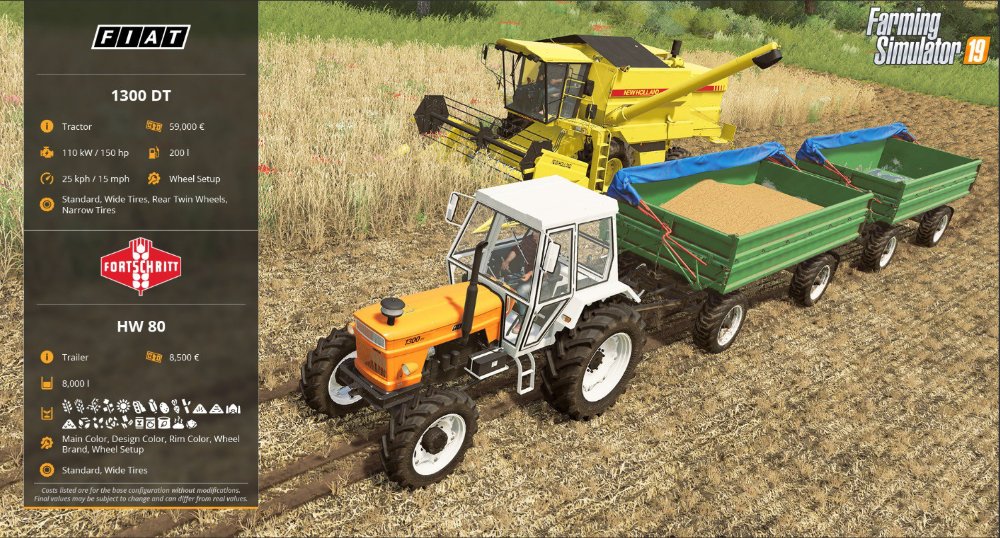
Task: Choose the fuel pump icon beside 200 l
Action: click(x=154, y=153)
